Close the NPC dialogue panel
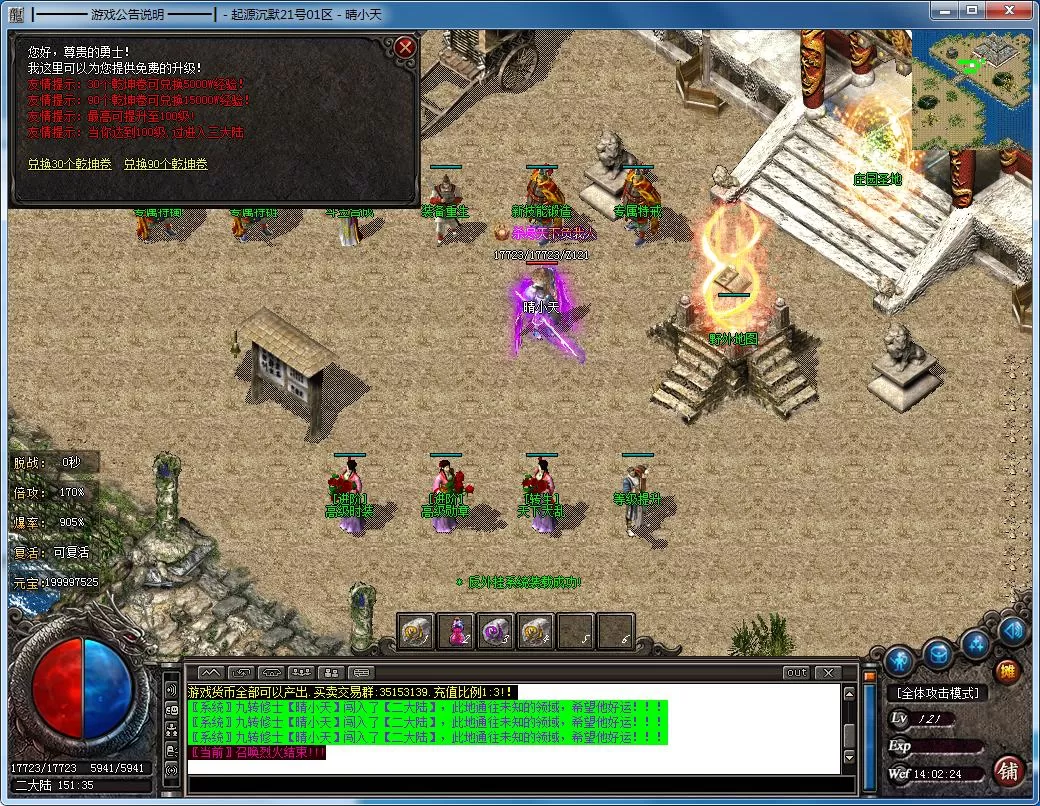Image resolution: width=1040 pixels, height=806 pixels. coord(404,47)
